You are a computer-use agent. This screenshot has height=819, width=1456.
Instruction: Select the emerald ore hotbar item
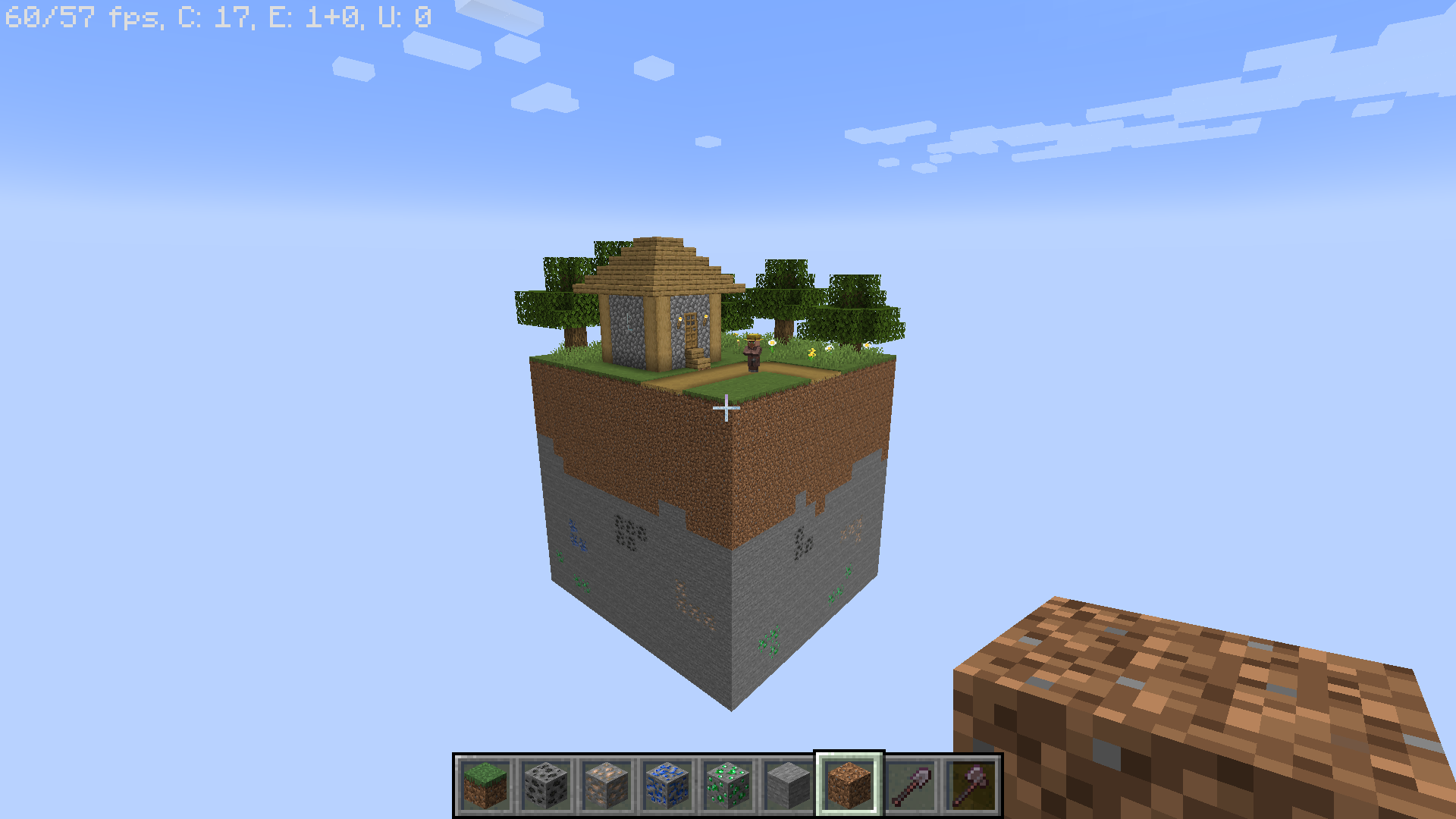coord(727,785)
